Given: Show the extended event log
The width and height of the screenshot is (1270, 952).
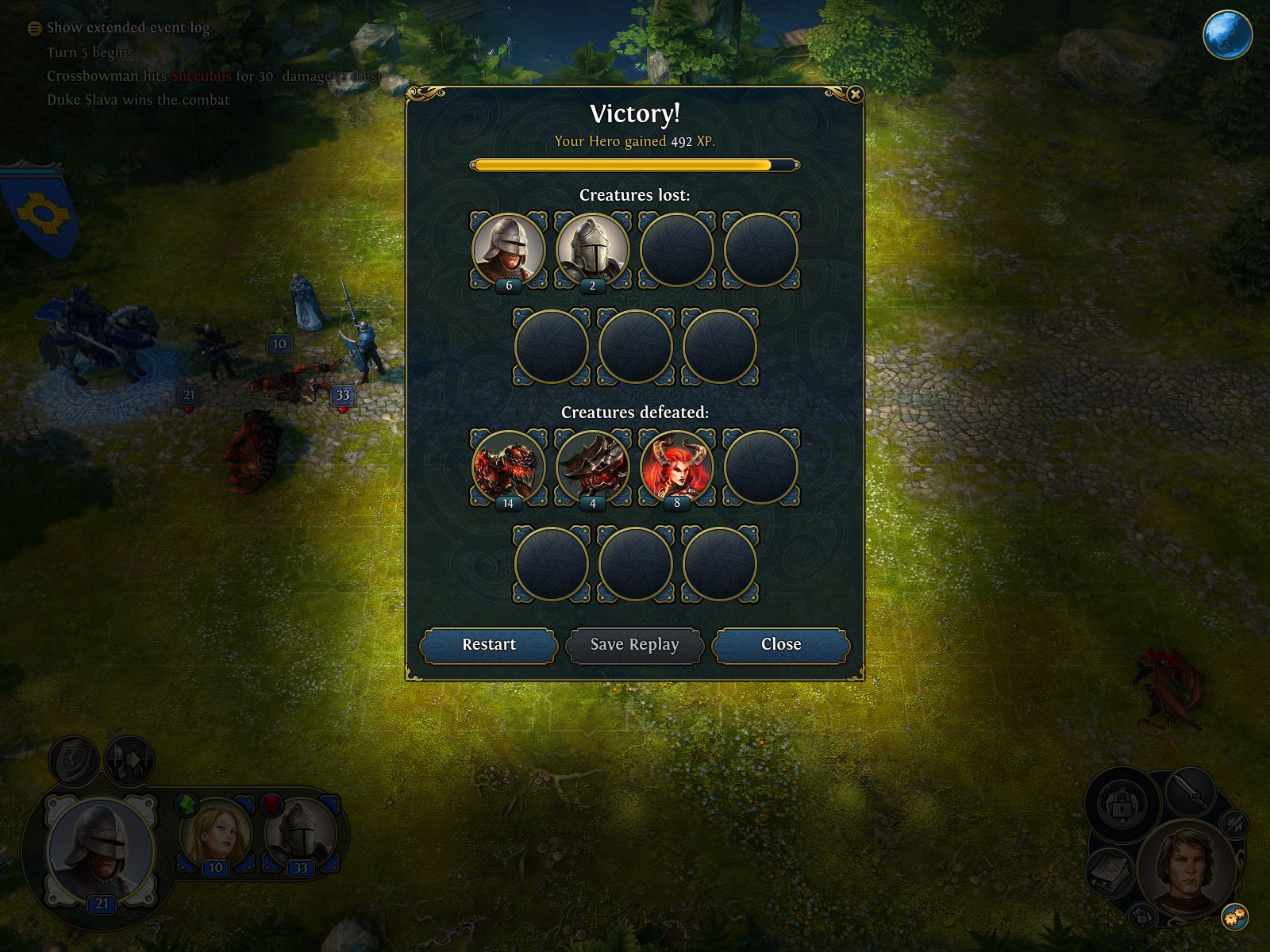Looking at the screenshot, I should click(119, 28).
